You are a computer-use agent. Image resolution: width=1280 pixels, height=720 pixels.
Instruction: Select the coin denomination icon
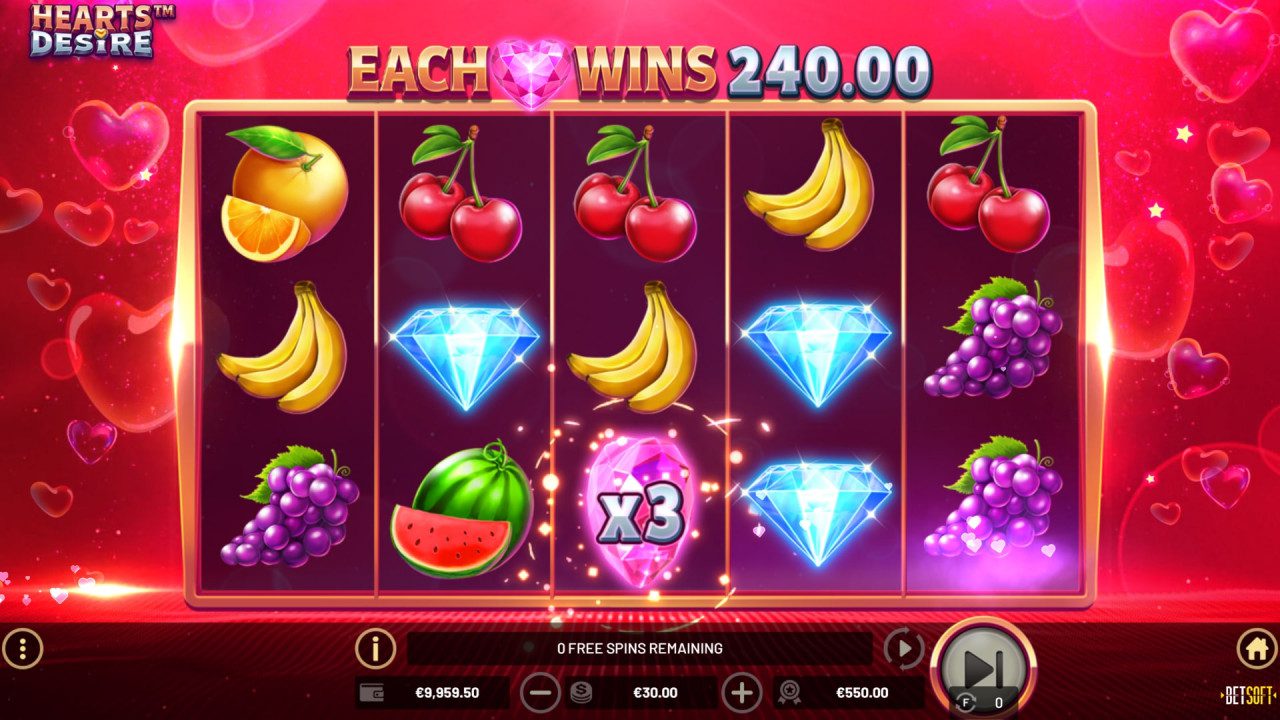pyautogui.click(x=581, y=692)
